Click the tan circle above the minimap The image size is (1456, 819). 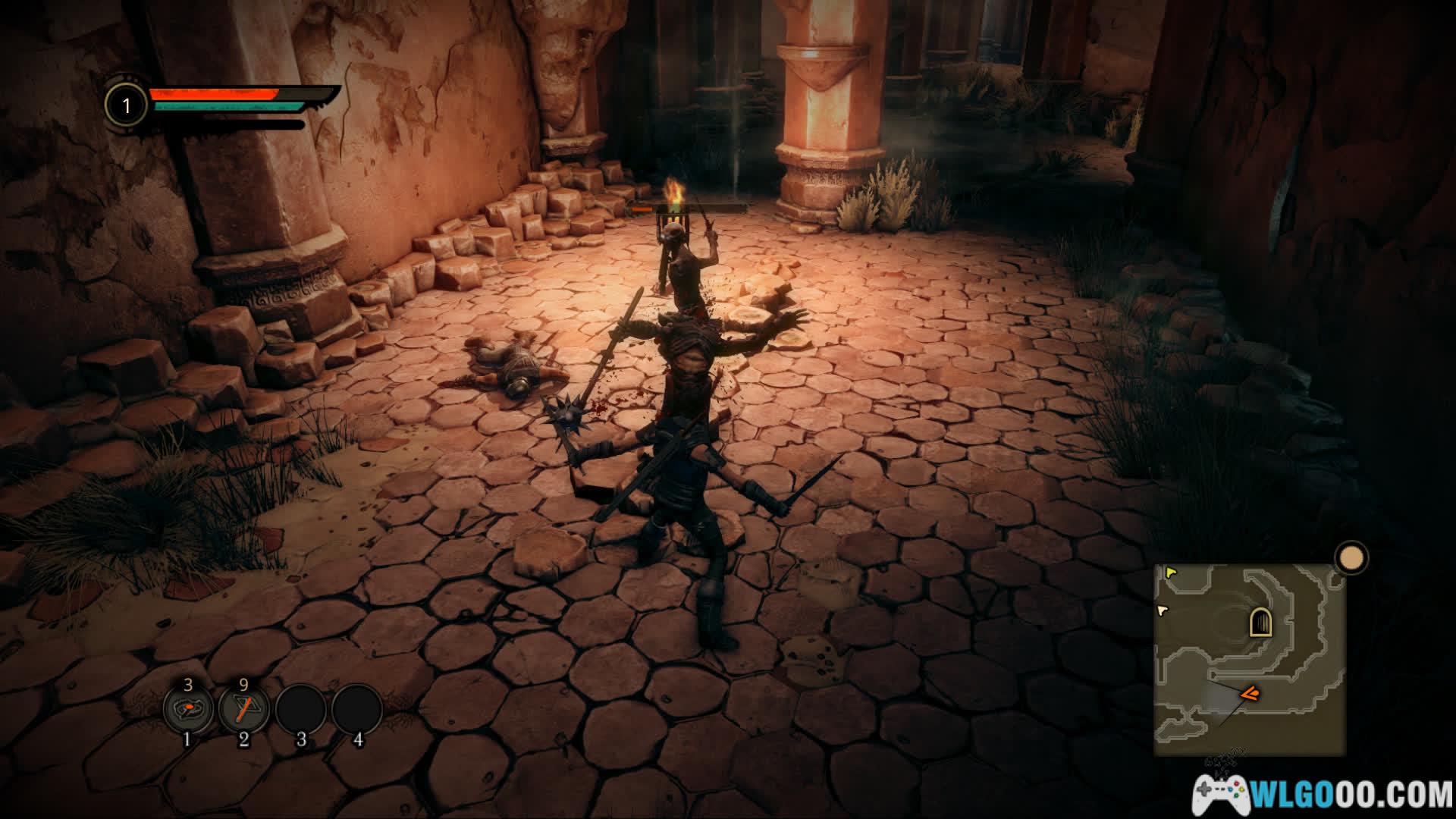1351,558
